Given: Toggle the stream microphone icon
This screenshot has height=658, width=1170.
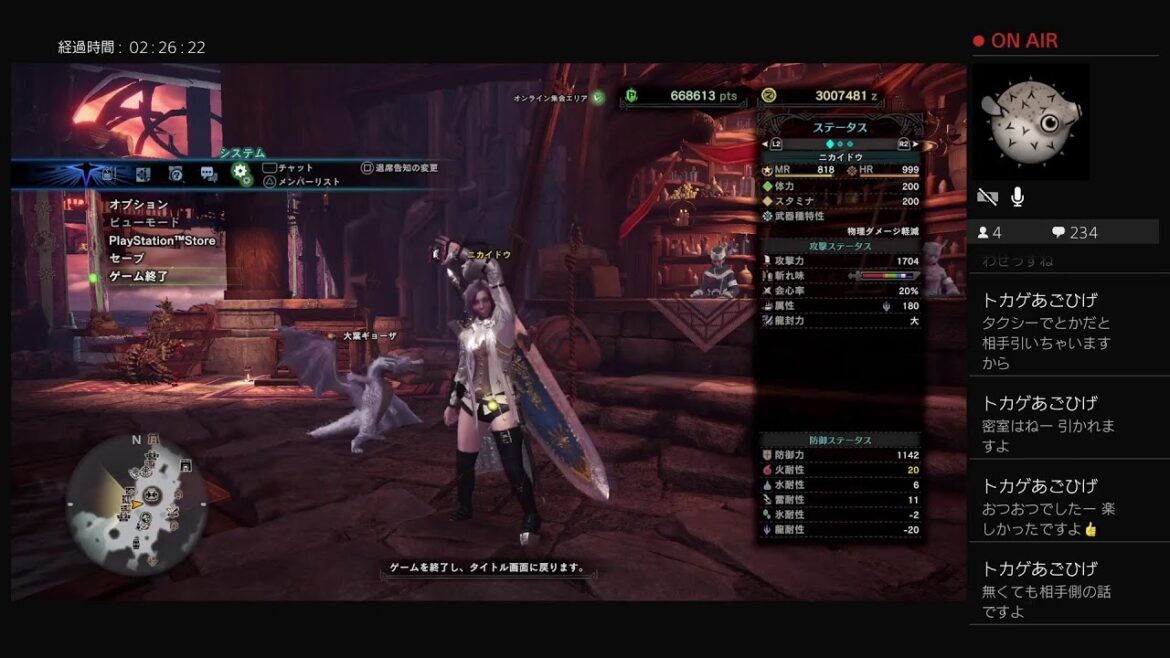Looking at the screenshot, I should coord(1017,197).
